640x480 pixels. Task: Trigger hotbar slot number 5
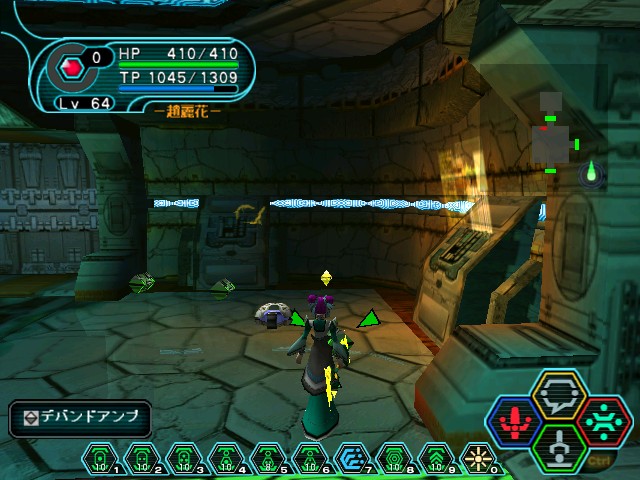268,458
